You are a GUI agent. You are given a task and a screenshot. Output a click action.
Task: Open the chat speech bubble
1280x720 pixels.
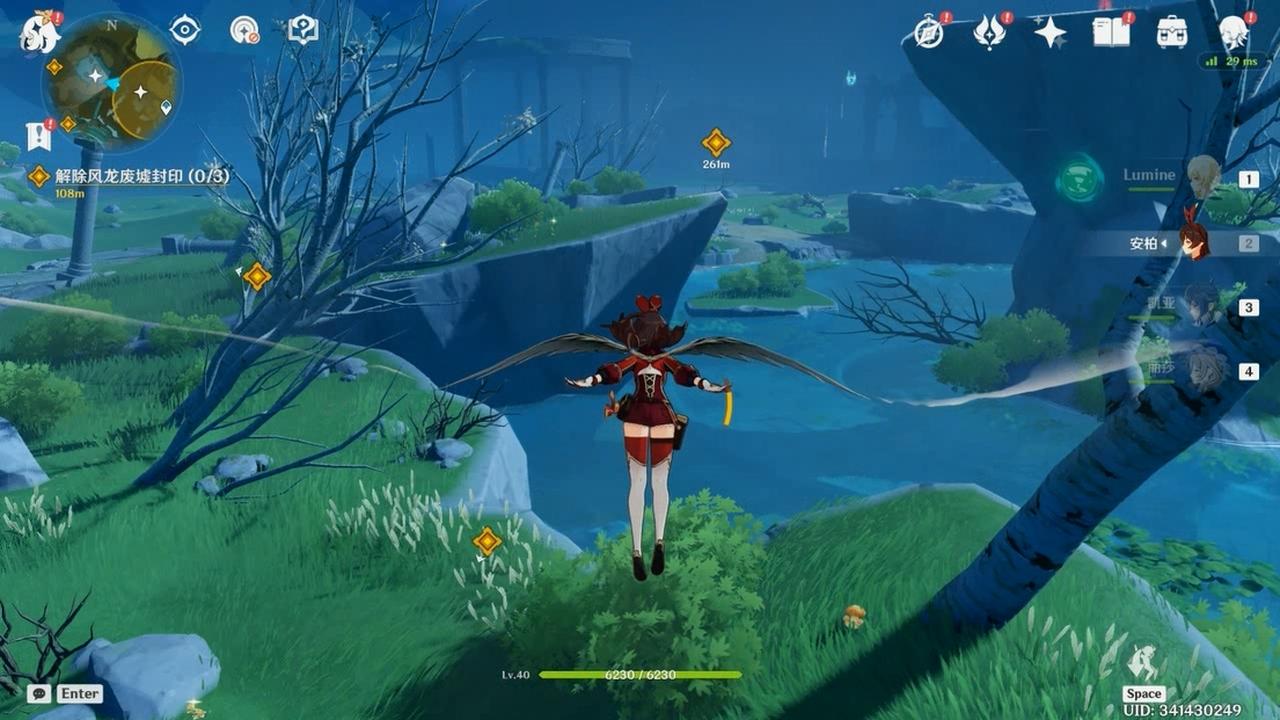[x=39, y=693]
